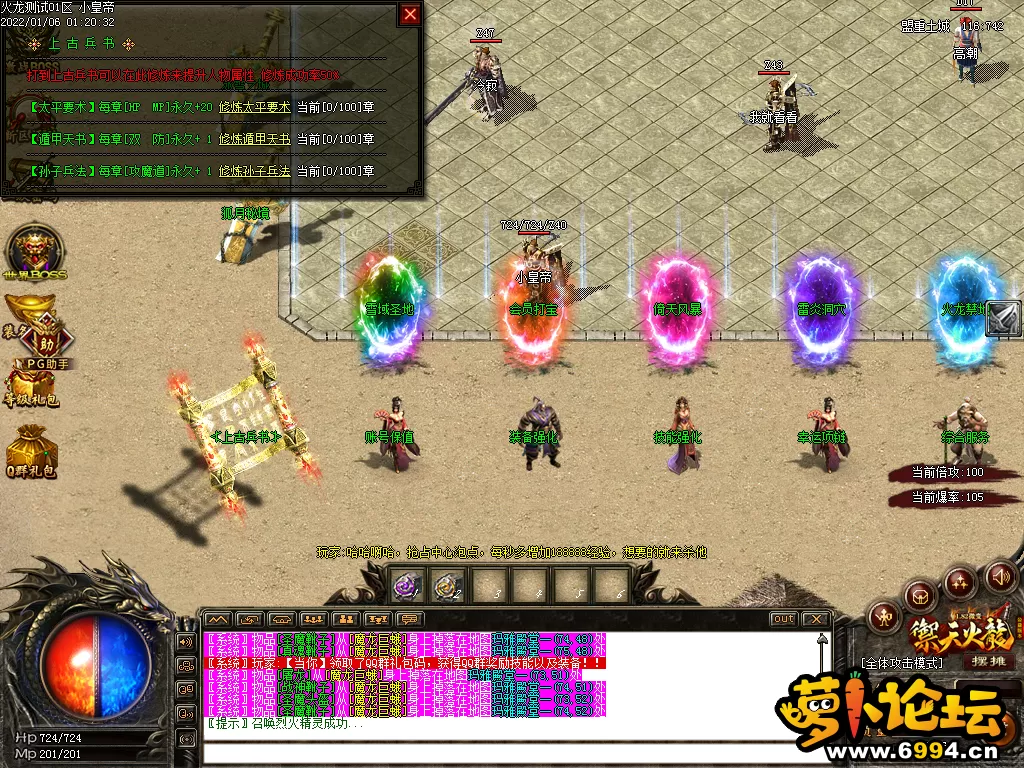The image size is (1024, 768).
Task: Click the chat scrollbar up arrow
Action: [823, 638]
